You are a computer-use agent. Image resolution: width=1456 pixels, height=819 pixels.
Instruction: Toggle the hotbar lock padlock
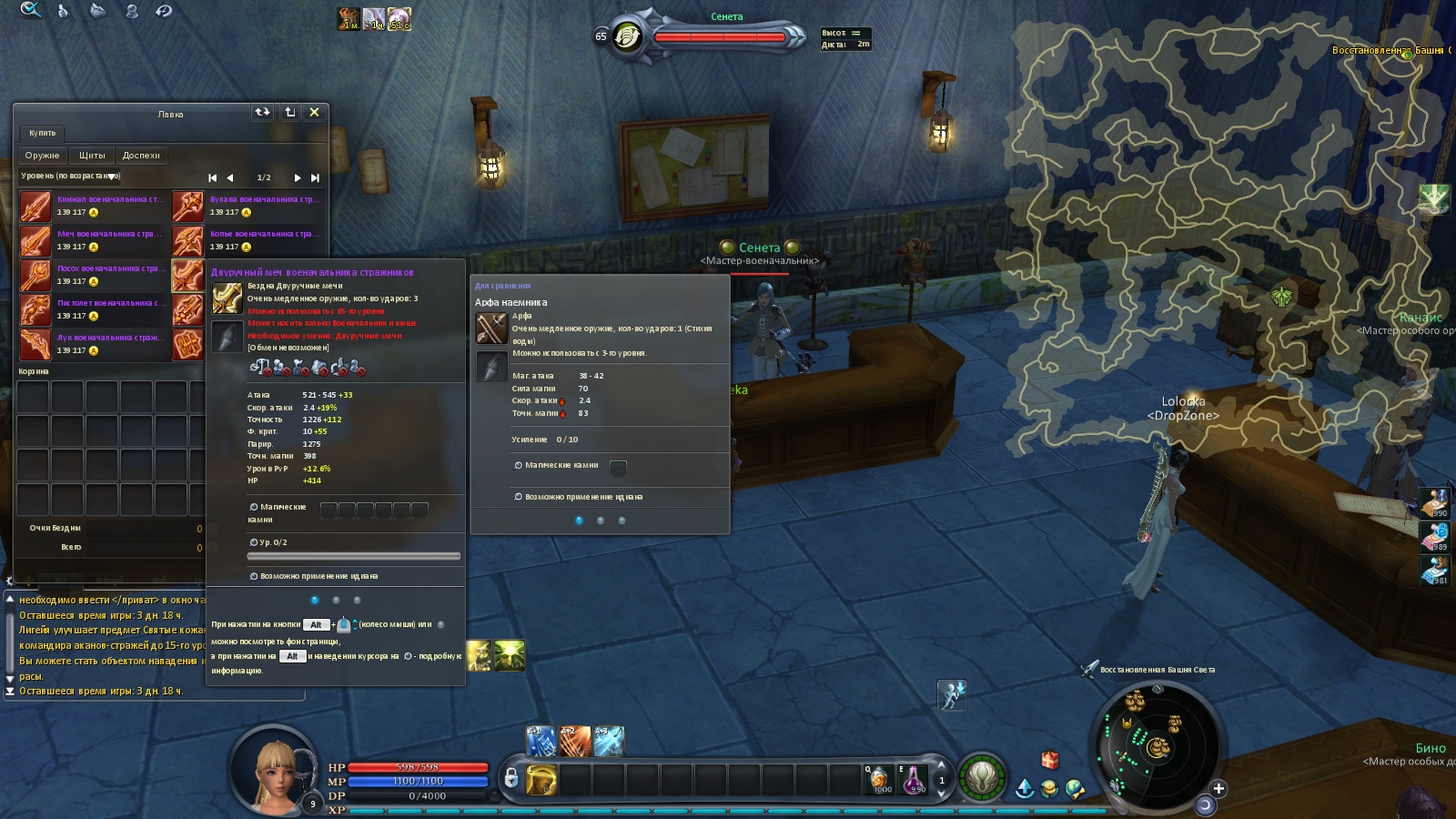point(511,778)
